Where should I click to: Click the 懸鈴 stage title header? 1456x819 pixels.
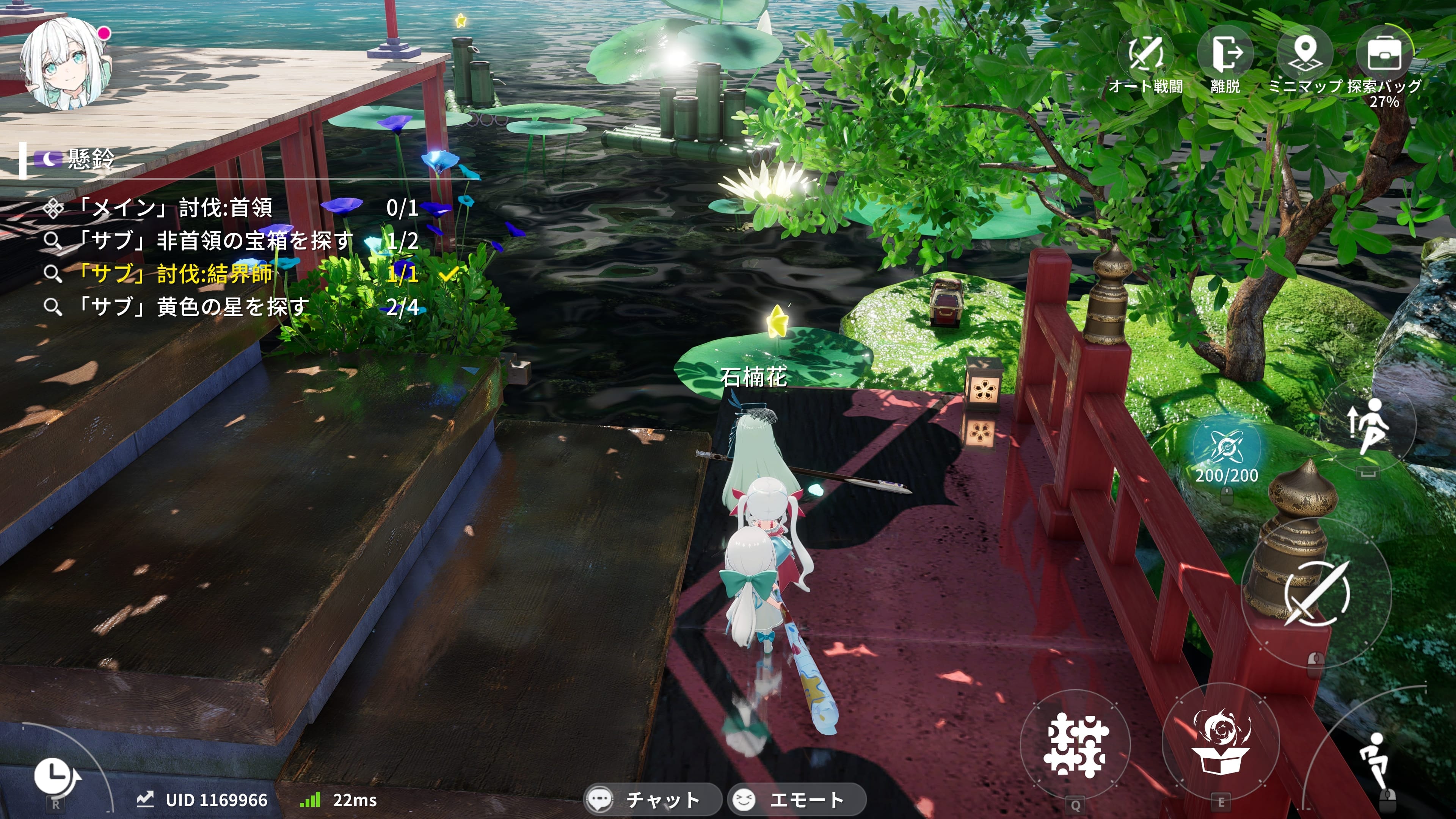coord(91,159)
